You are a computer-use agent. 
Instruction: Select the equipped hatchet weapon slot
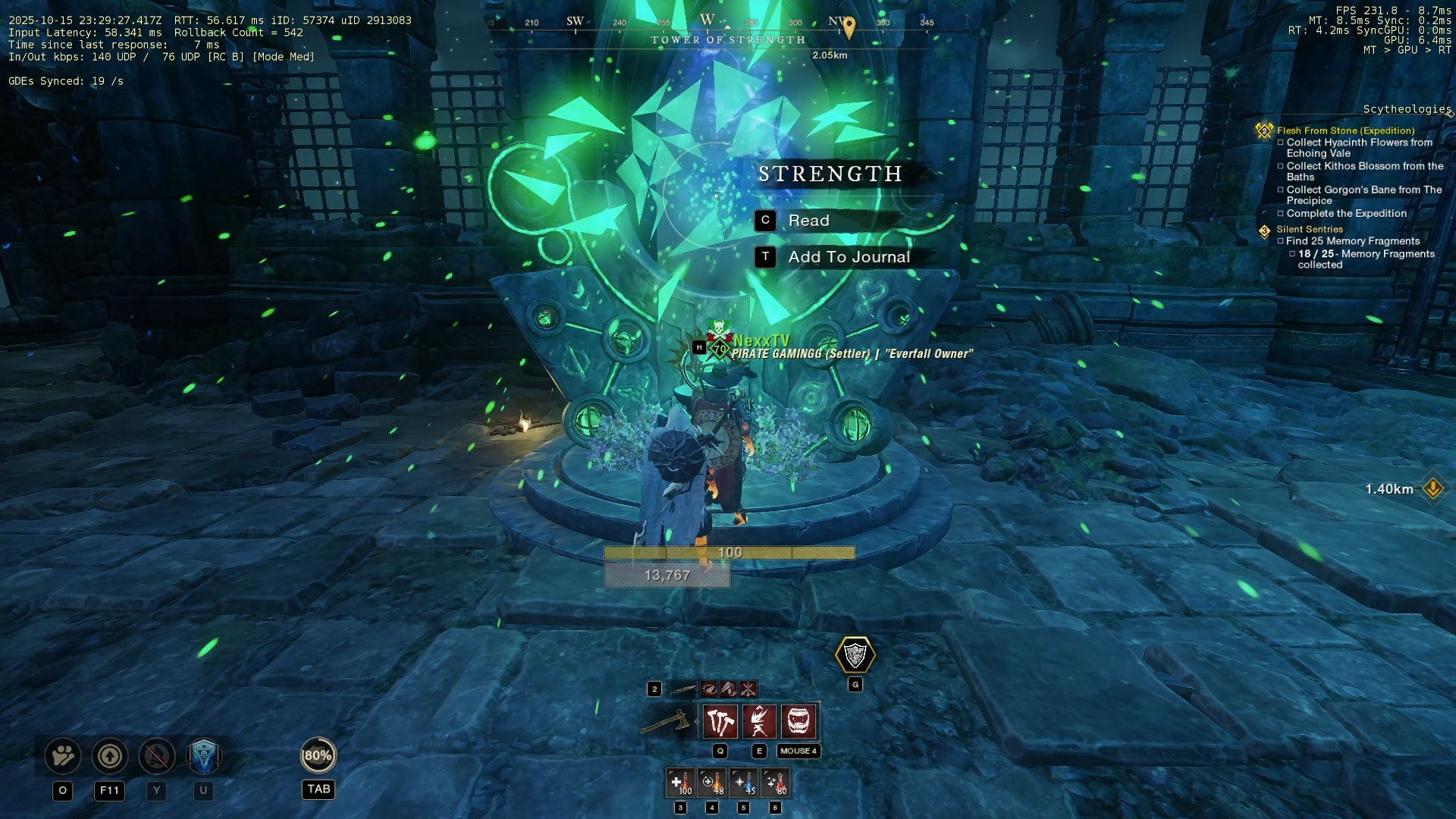667,721
